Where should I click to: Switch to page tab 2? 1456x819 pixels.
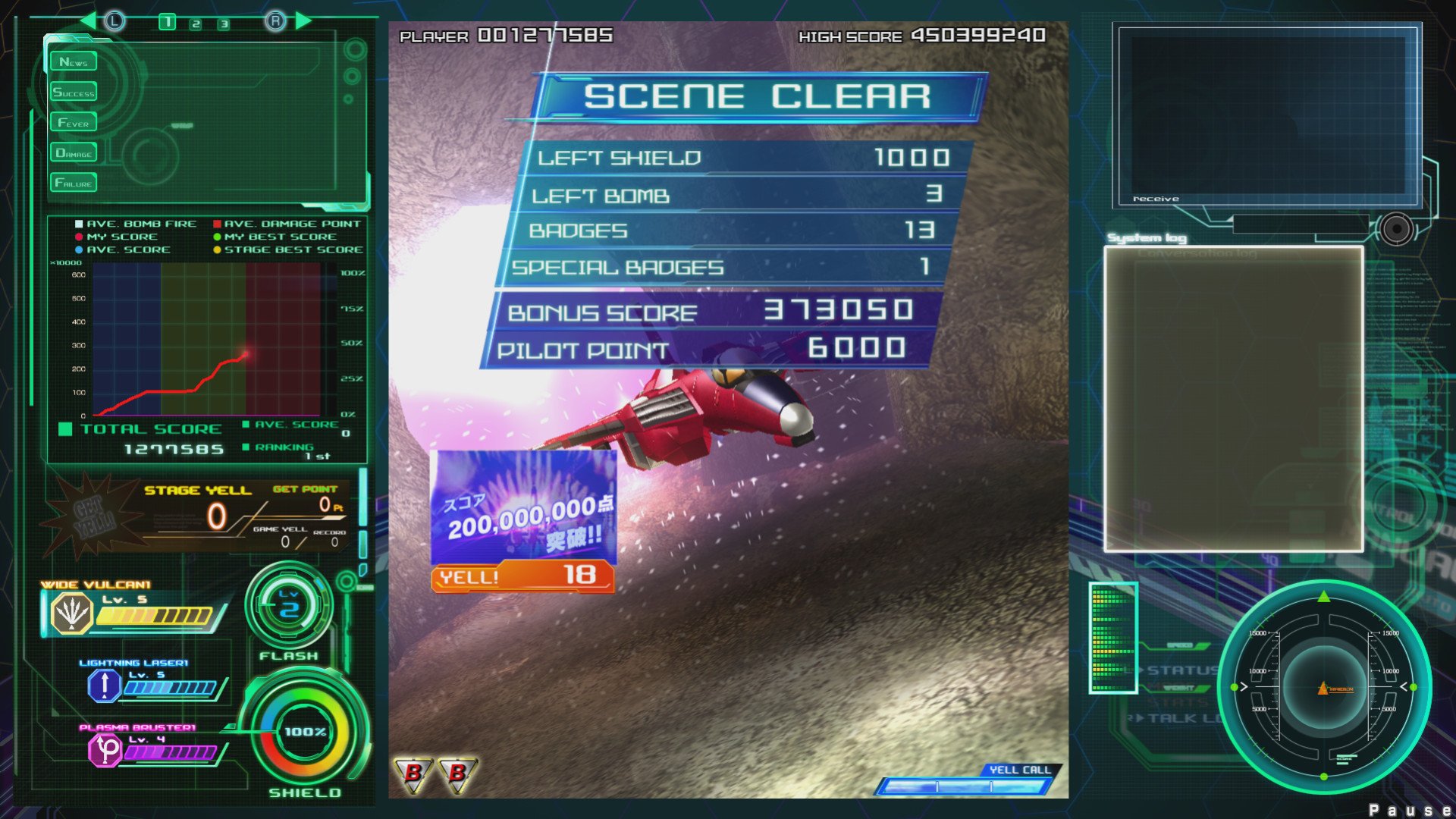click(196, 24)
